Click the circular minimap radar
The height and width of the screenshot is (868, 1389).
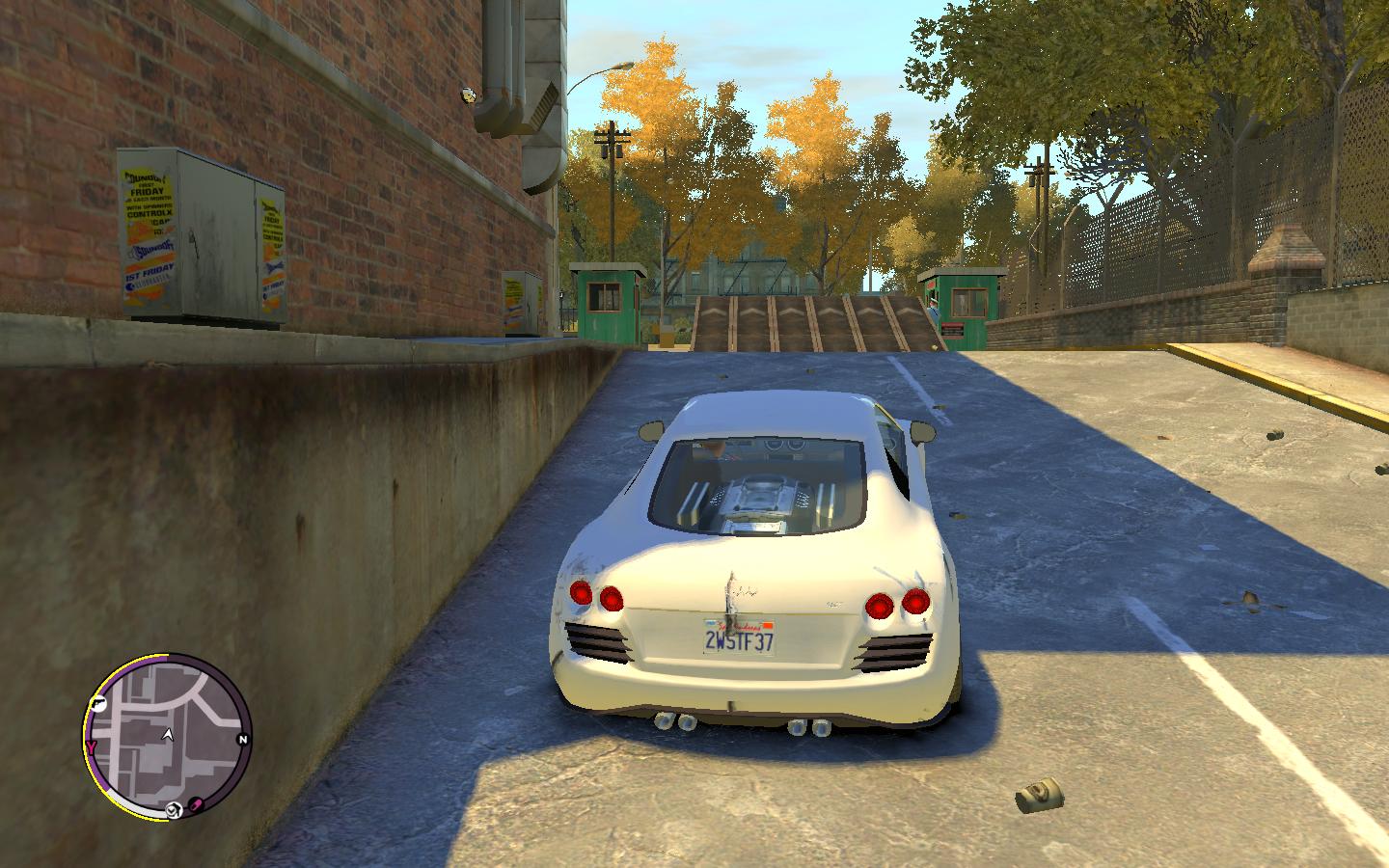point(169,738)
